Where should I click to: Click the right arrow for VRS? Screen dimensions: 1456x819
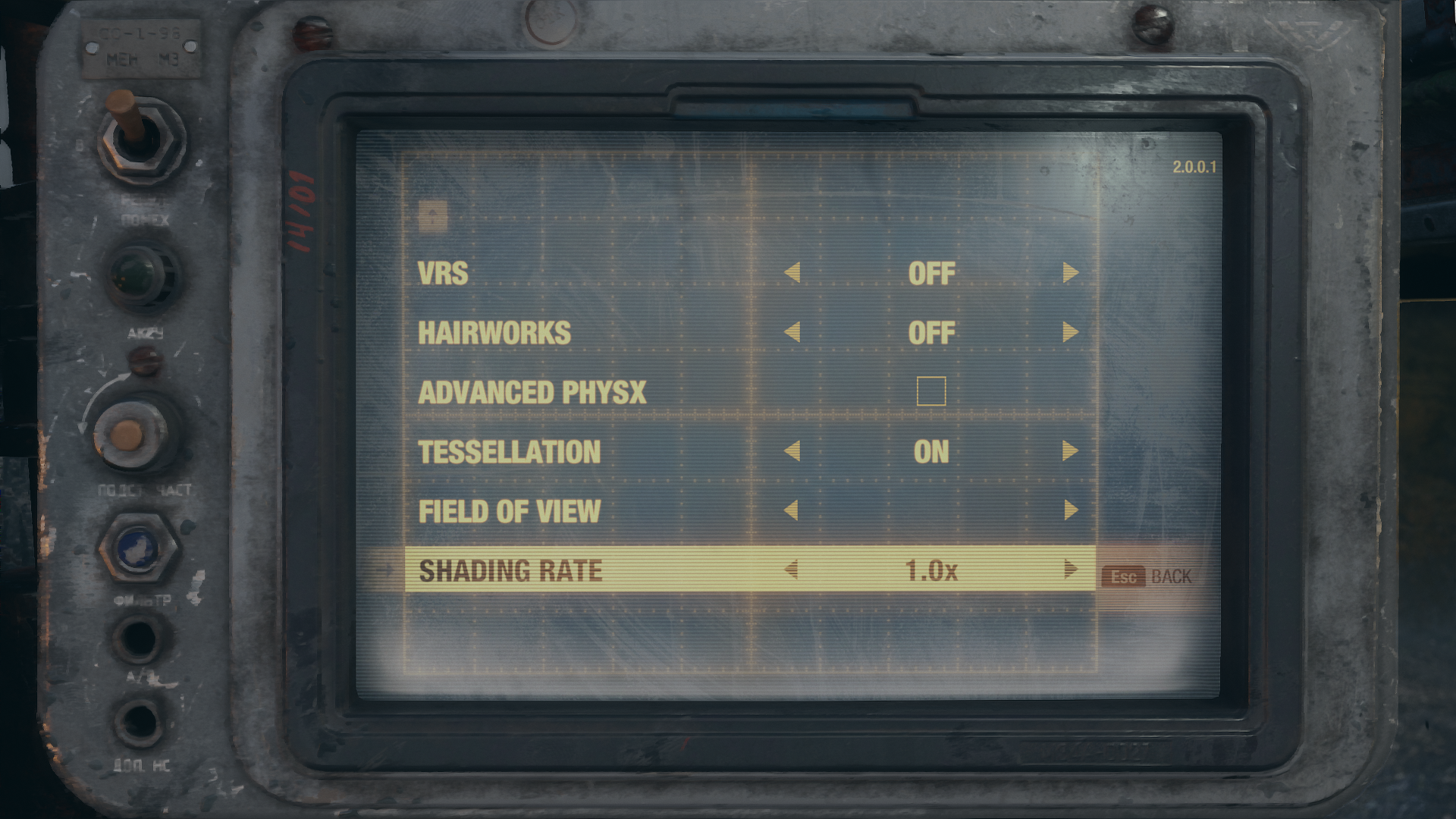pyautogui.click(x=1070, y=273)
